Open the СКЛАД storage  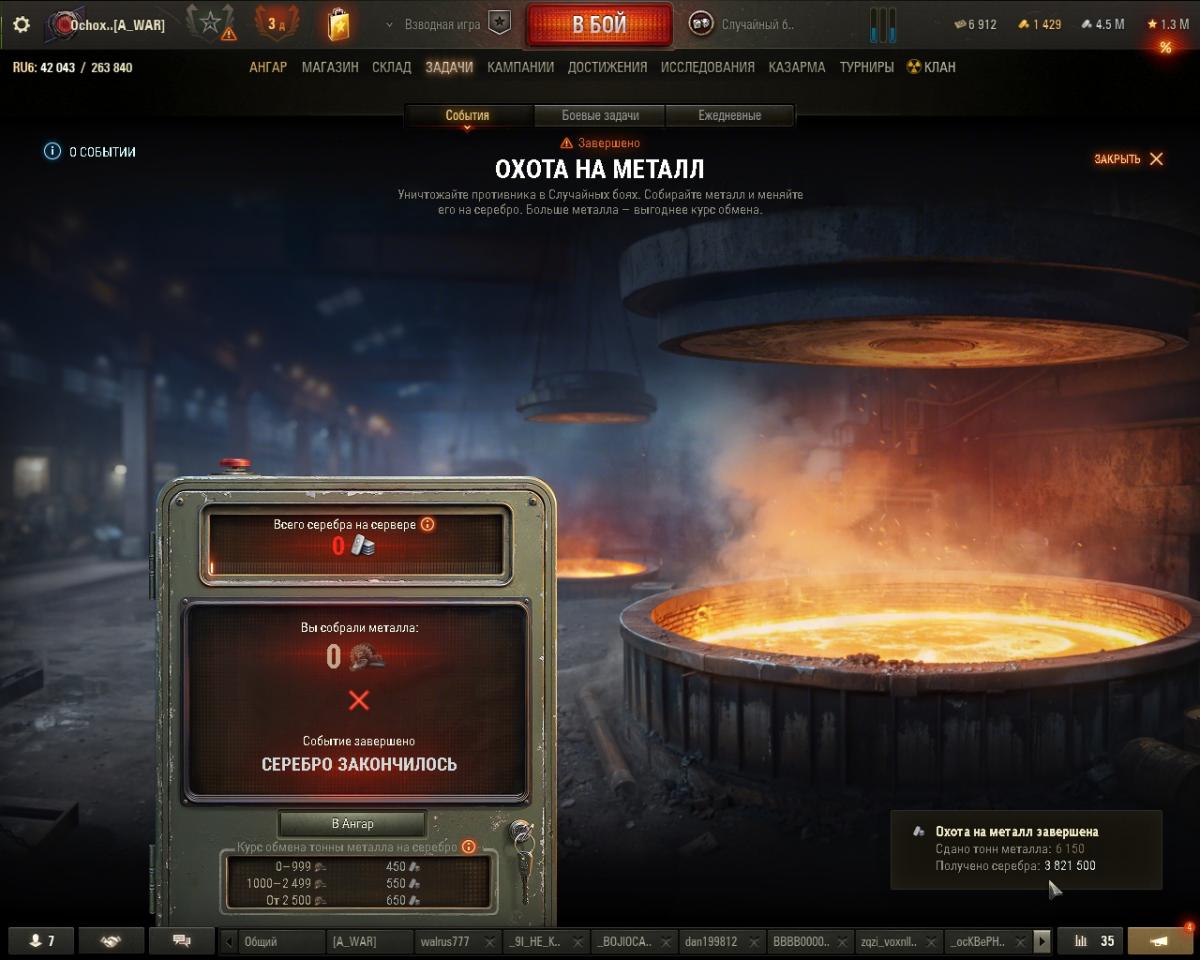click(391, 67)
